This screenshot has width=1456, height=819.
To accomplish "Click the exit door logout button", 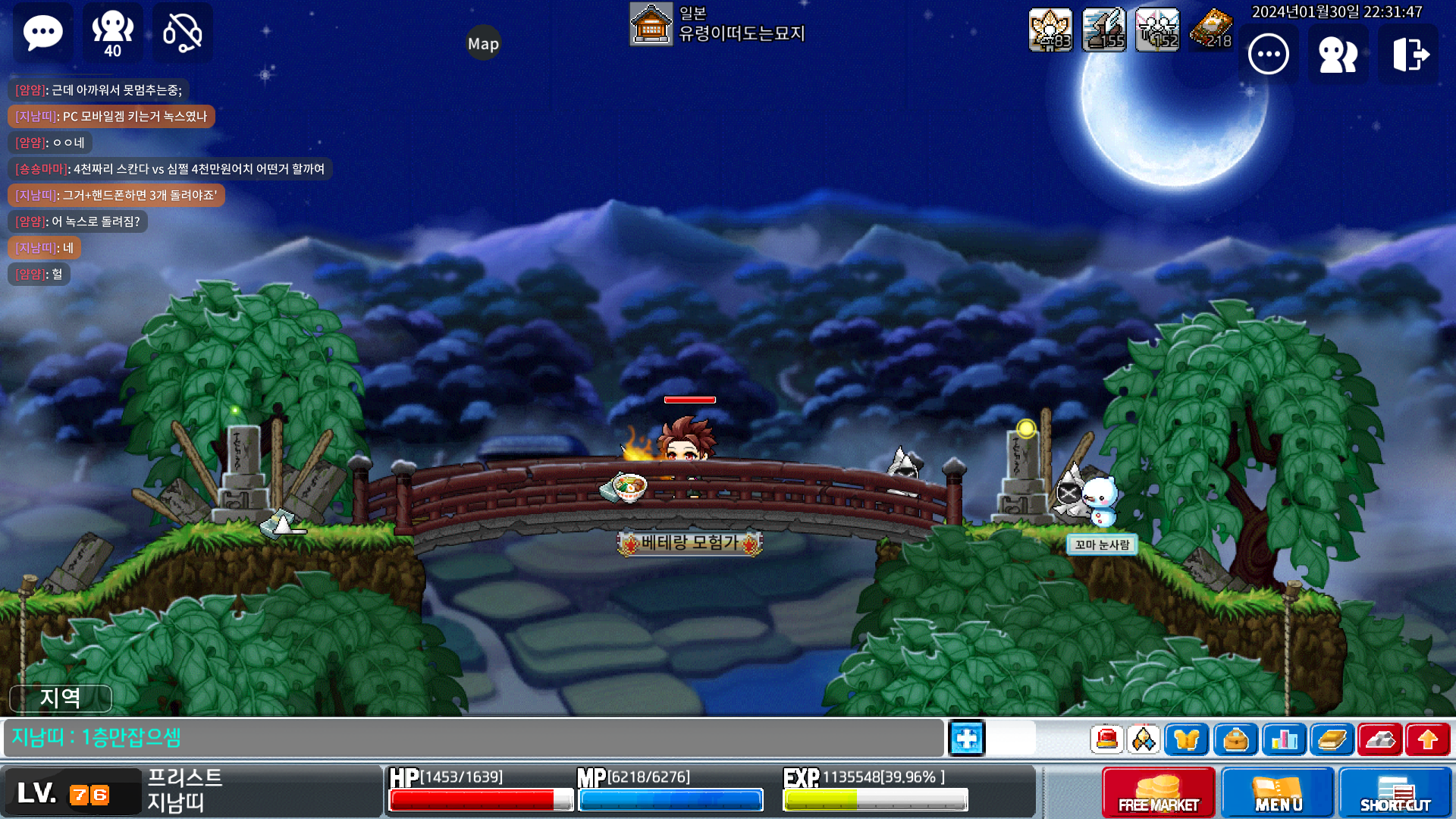I will coord(1409,55).
